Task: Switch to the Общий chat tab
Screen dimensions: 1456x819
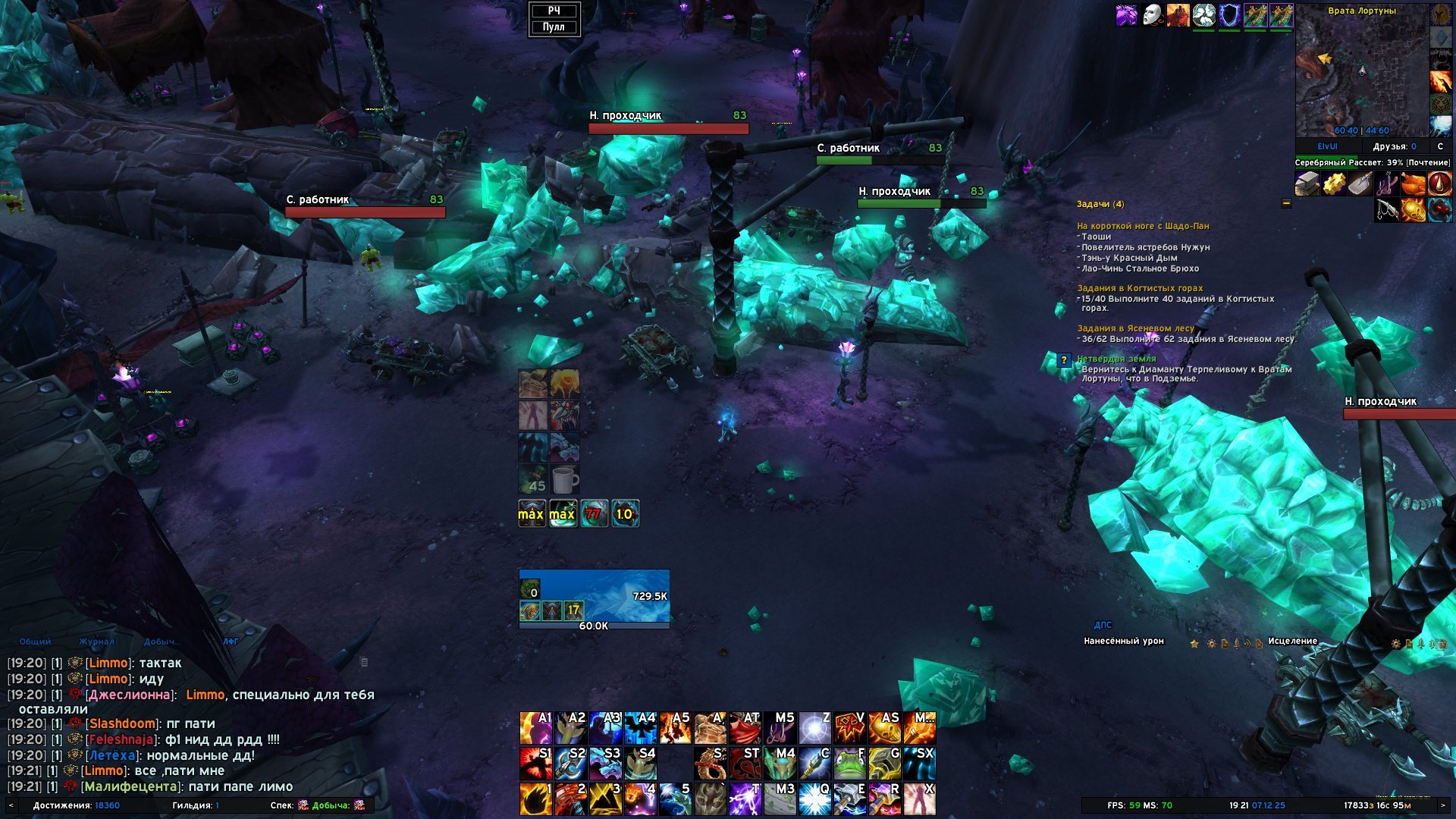Action: (x=35, y=642)
